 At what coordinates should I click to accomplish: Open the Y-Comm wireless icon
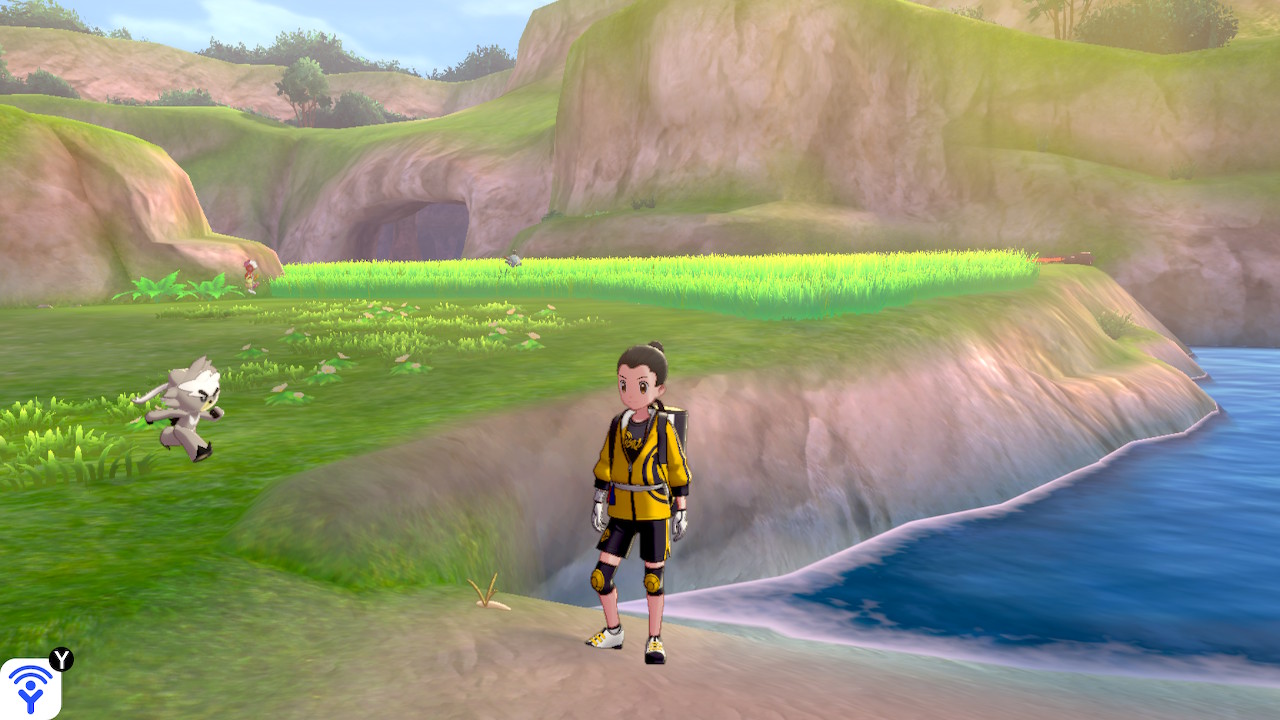[x=30, y=688]
